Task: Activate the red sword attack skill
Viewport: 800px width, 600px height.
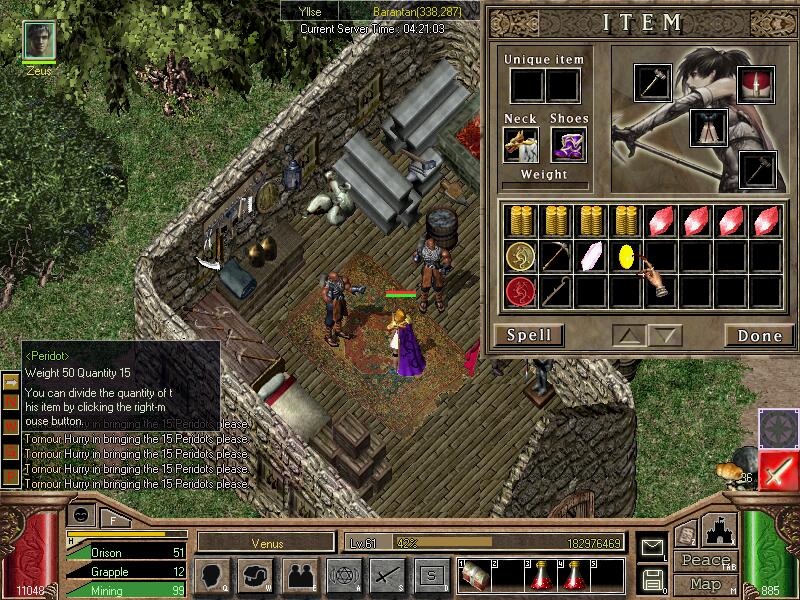Action: [x=778, y=472]
